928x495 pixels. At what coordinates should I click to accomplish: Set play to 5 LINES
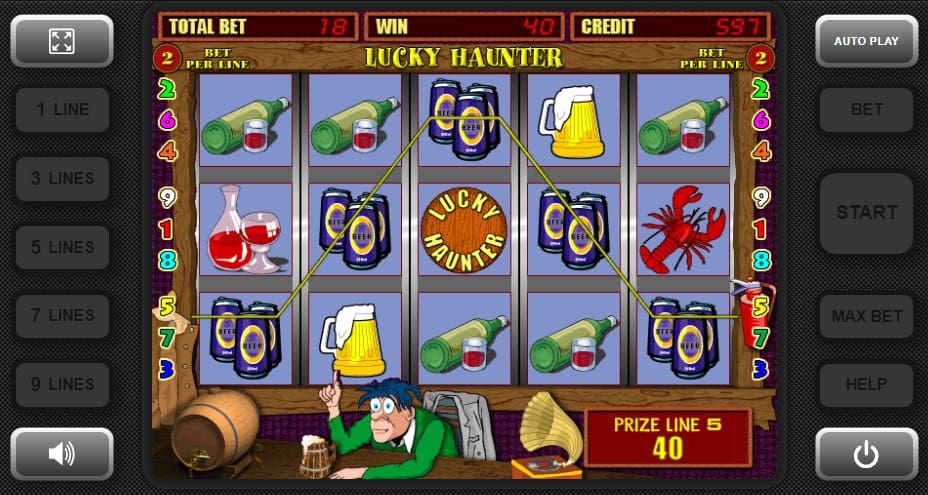click(62, 247)
